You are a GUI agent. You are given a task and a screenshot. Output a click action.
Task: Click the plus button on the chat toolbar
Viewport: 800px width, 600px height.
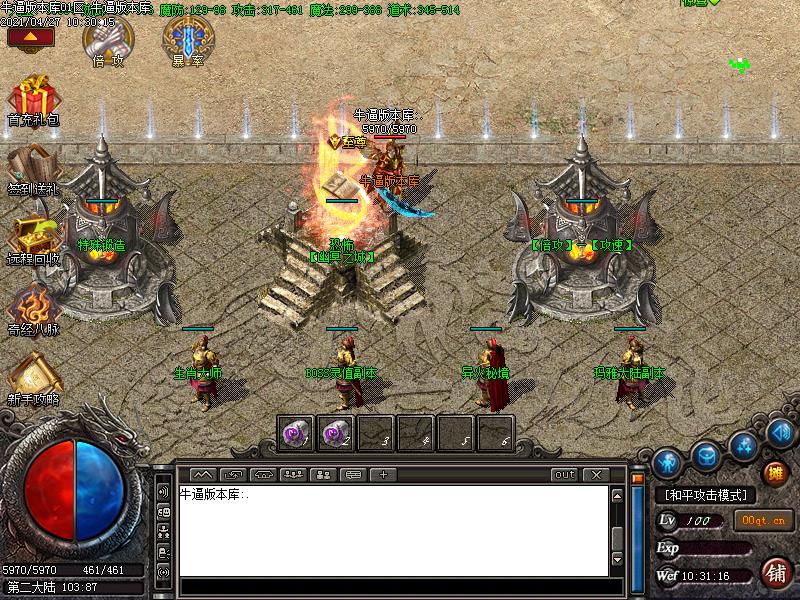pos(383,474)
